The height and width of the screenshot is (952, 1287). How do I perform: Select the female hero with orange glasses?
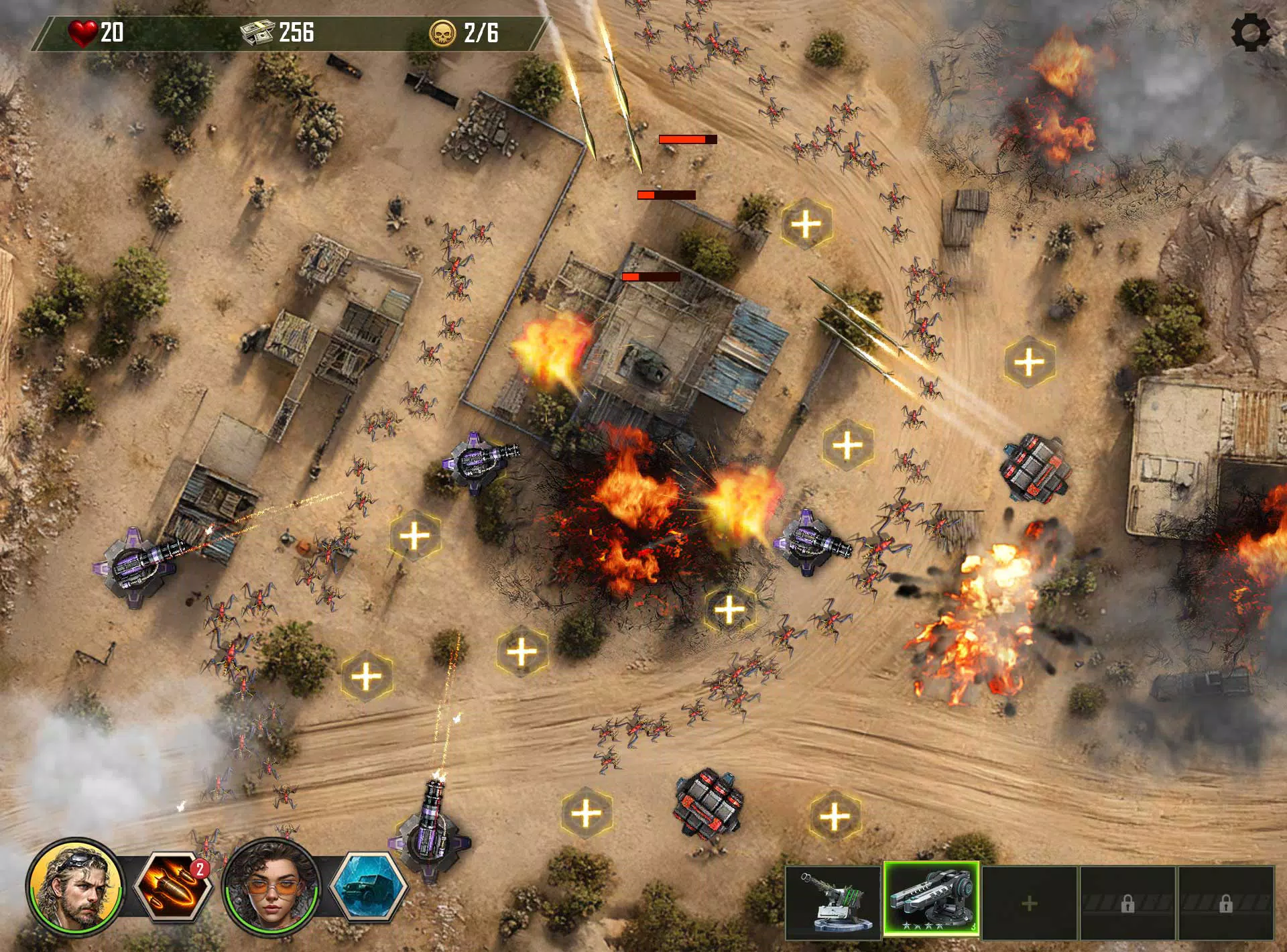(x=271, y=886)
